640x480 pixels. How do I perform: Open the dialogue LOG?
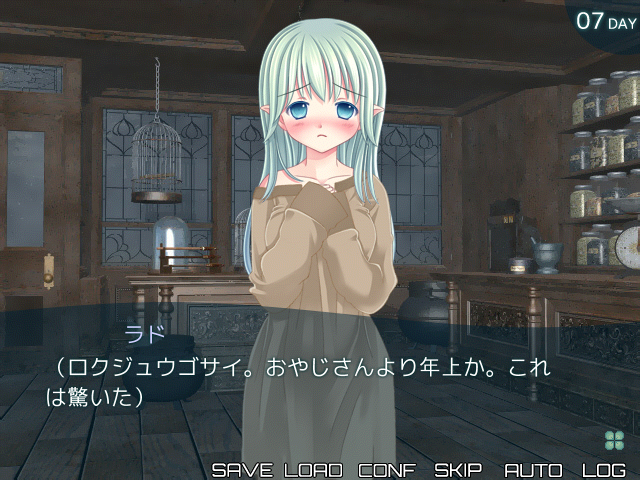pos(604,469)
